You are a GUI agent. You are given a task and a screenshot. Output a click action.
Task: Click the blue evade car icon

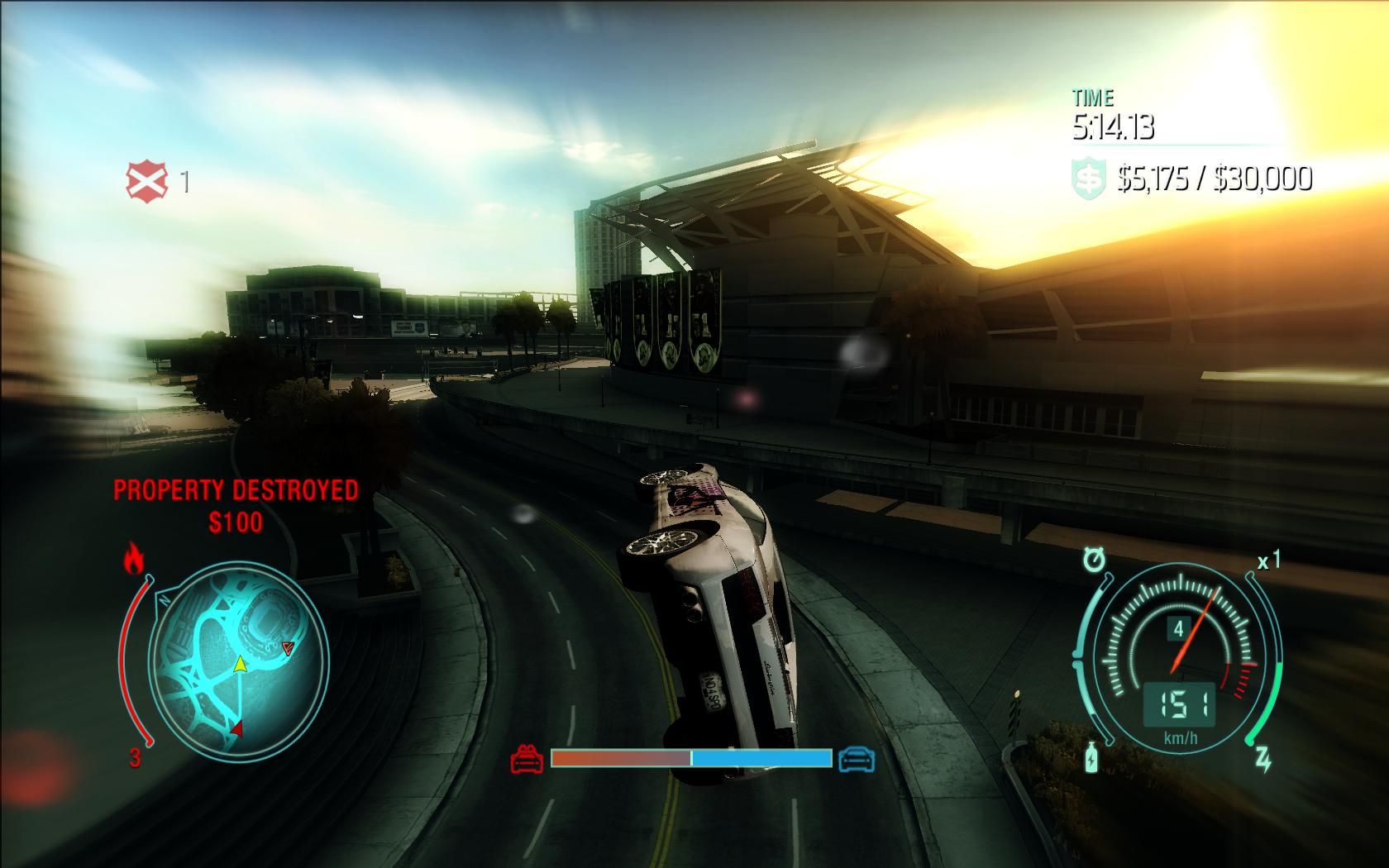click(856, 758)
